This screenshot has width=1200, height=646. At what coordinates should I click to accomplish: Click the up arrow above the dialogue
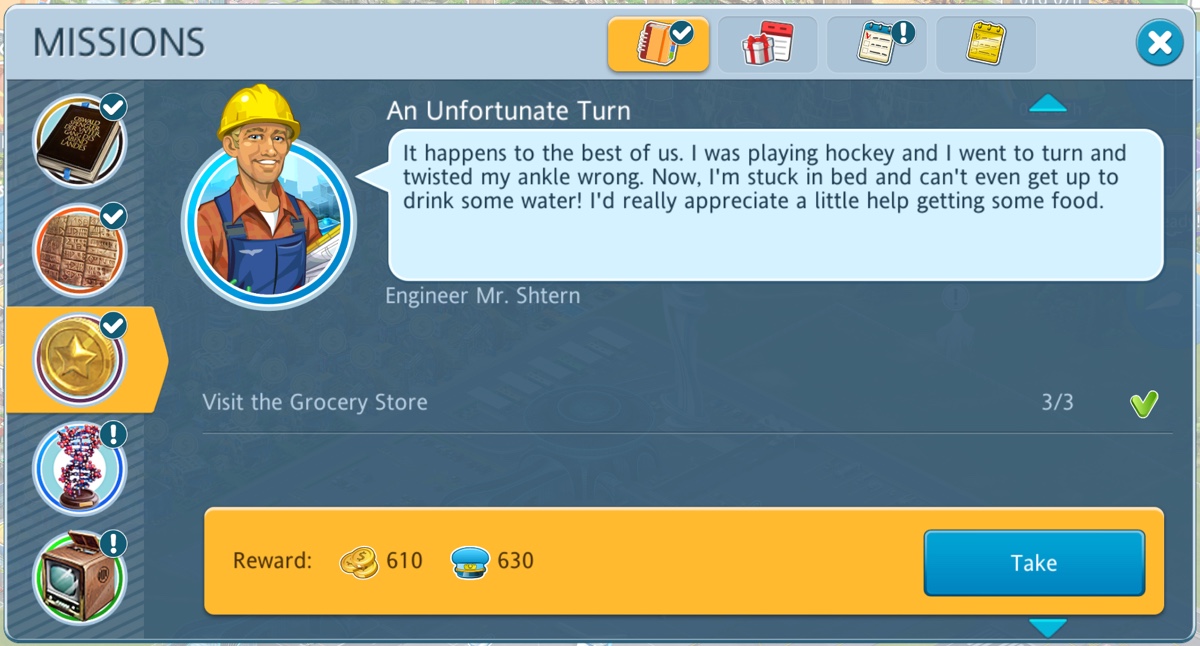tap(1047, 104)
